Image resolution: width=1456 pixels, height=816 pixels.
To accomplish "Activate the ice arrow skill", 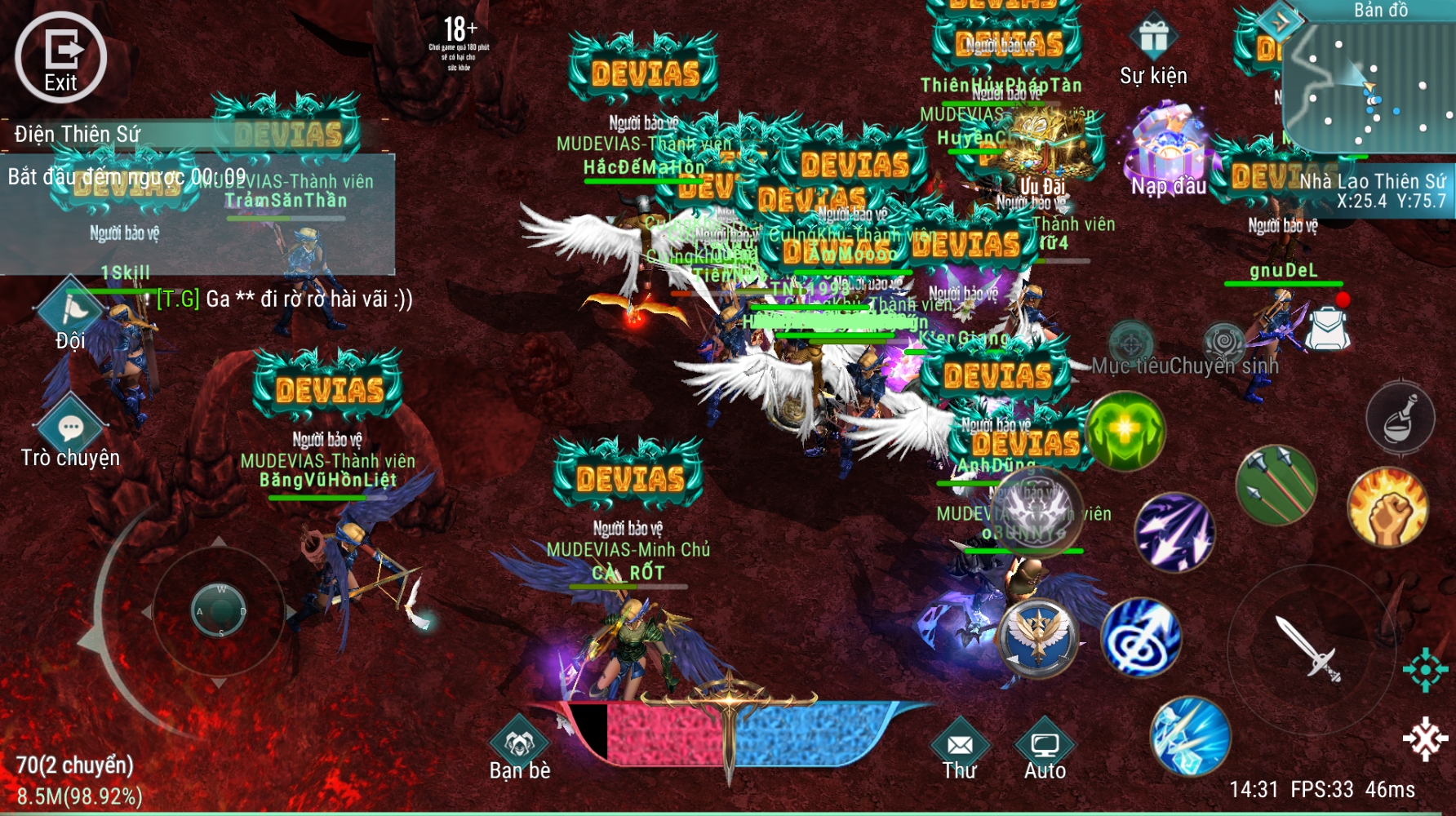I will click(x=1191, y=735).
